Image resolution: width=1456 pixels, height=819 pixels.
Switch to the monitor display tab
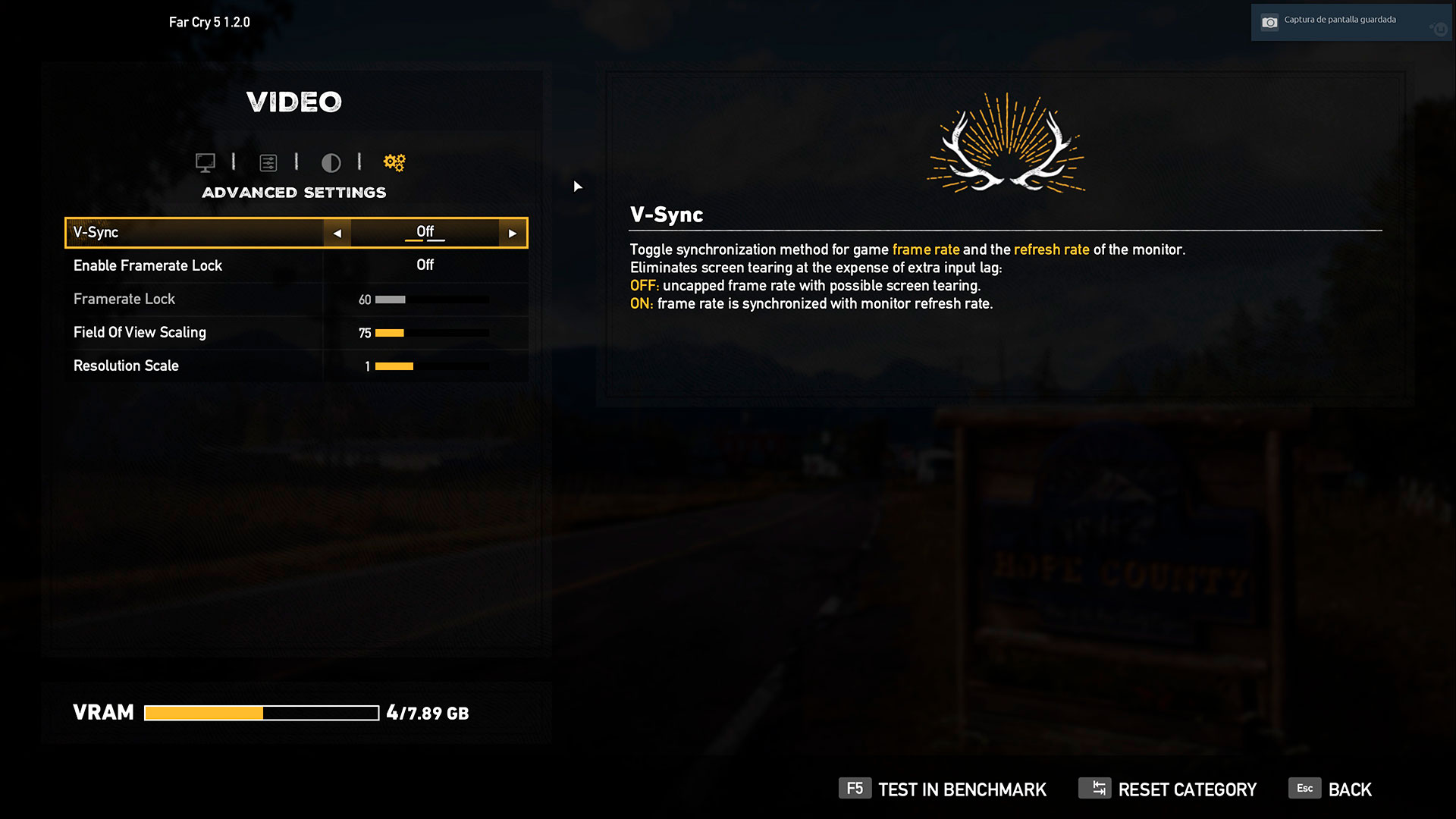point(206,162)
